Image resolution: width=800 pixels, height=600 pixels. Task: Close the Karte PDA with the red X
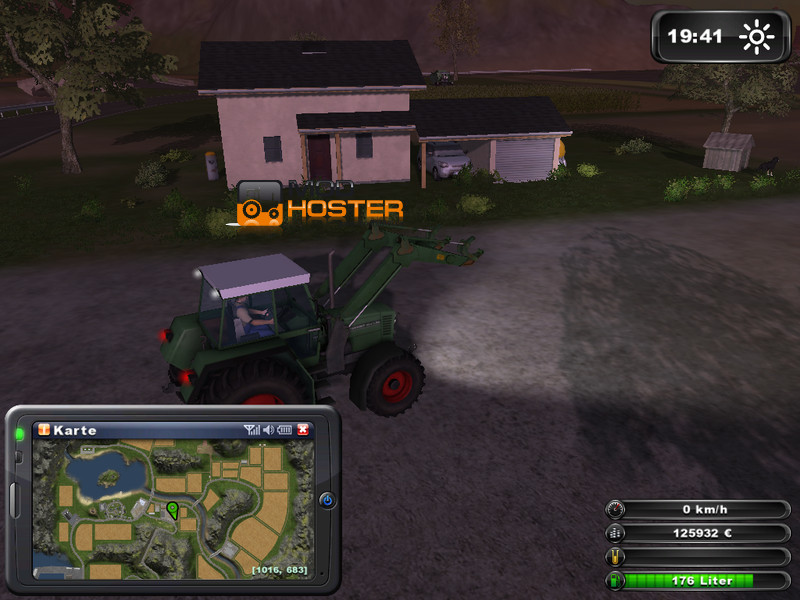click(x=304, y=430)
